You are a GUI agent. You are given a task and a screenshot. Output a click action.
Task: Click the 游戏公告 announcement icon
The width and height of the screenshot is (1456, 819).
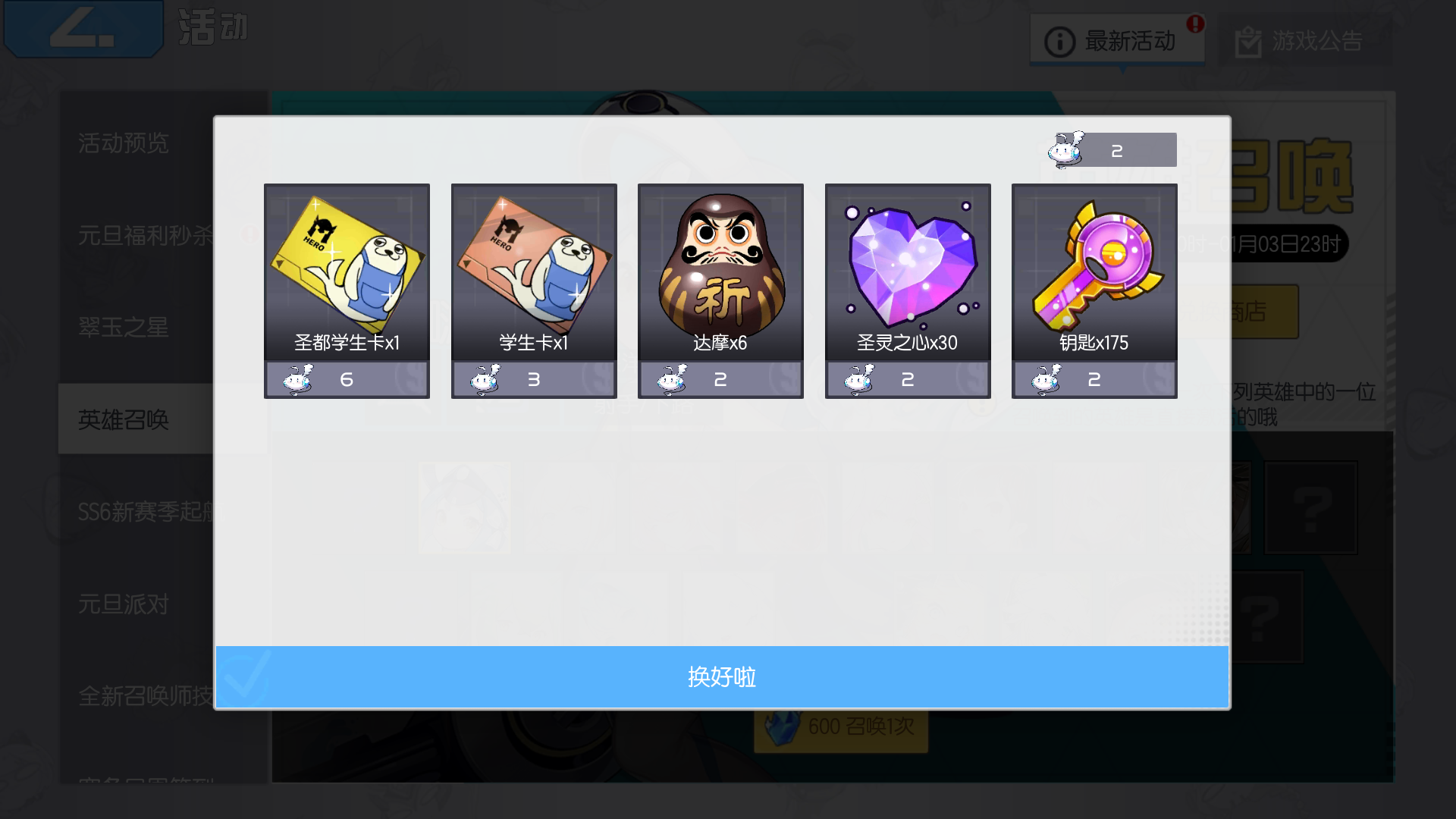pyautogui.click(x=1248, y=43)
